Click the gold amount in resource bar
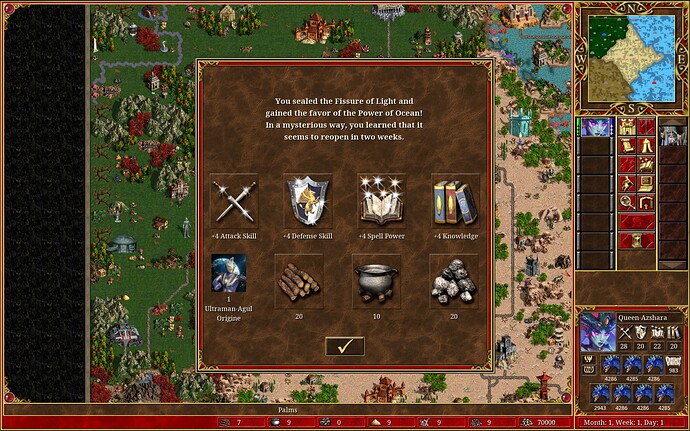The width and height of the screenshot is (690, 431). click(547, 422)
